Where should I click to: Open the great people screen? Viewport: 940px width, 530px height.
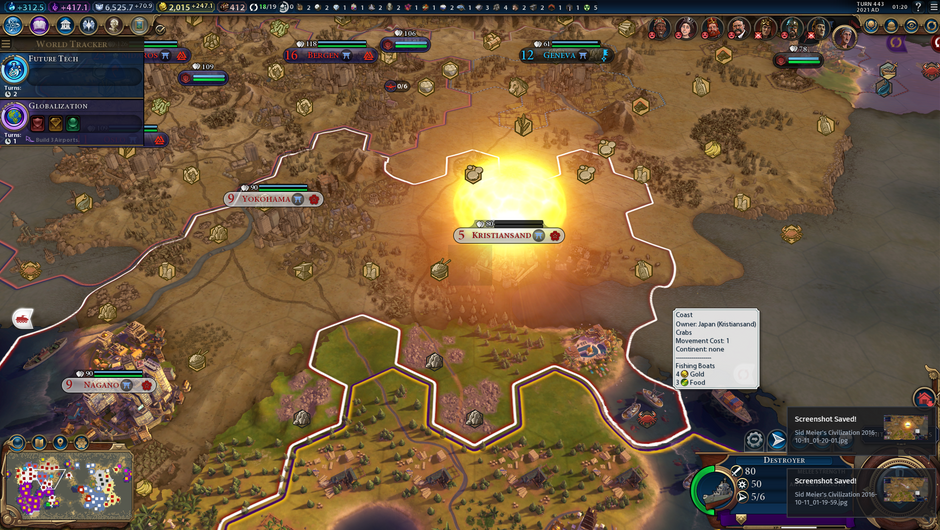(x=114, y=25)
